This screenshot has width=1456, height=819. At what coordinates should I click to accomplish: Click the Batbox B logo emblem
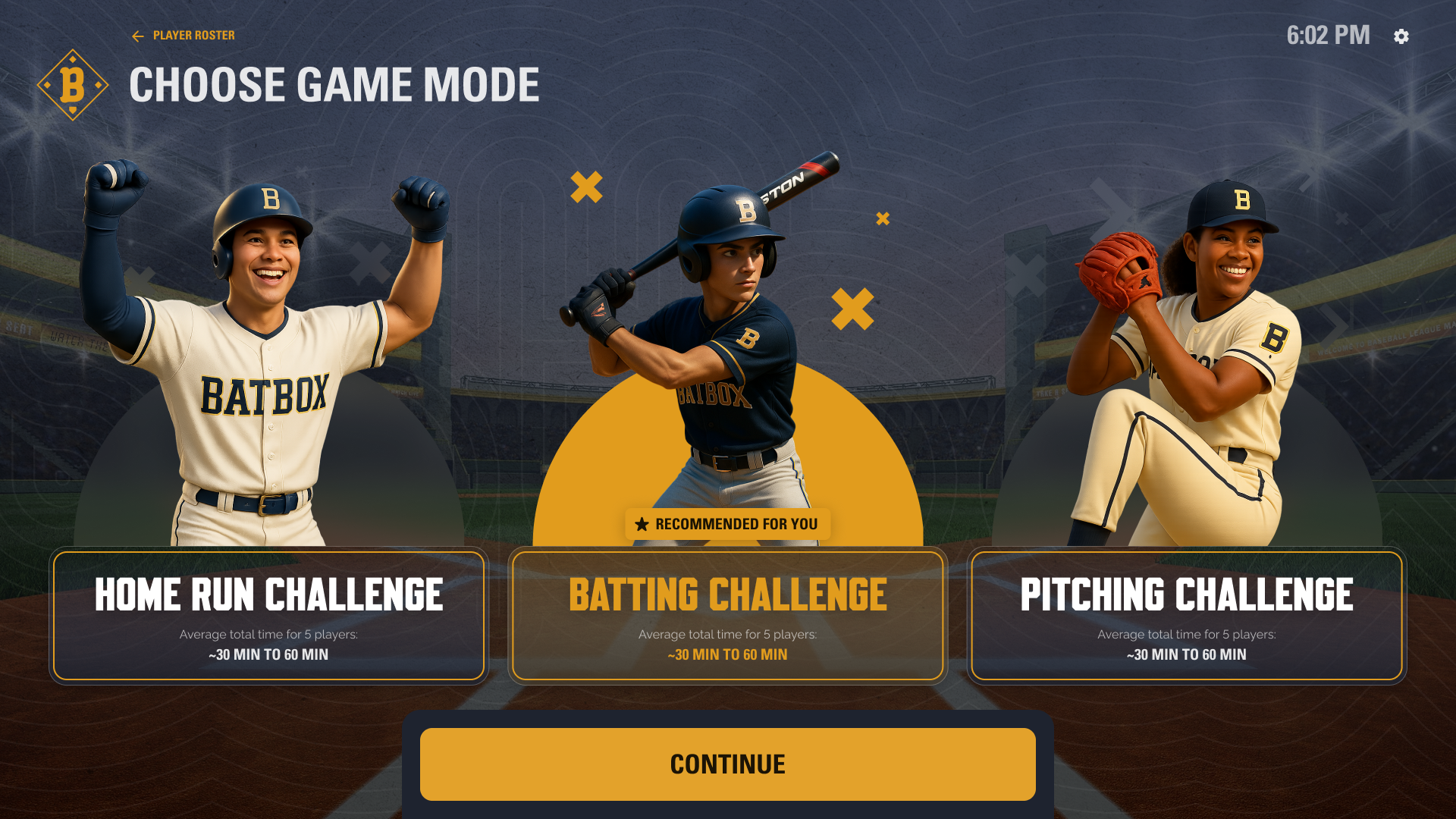pyautogui.click(x=73, y=85)
